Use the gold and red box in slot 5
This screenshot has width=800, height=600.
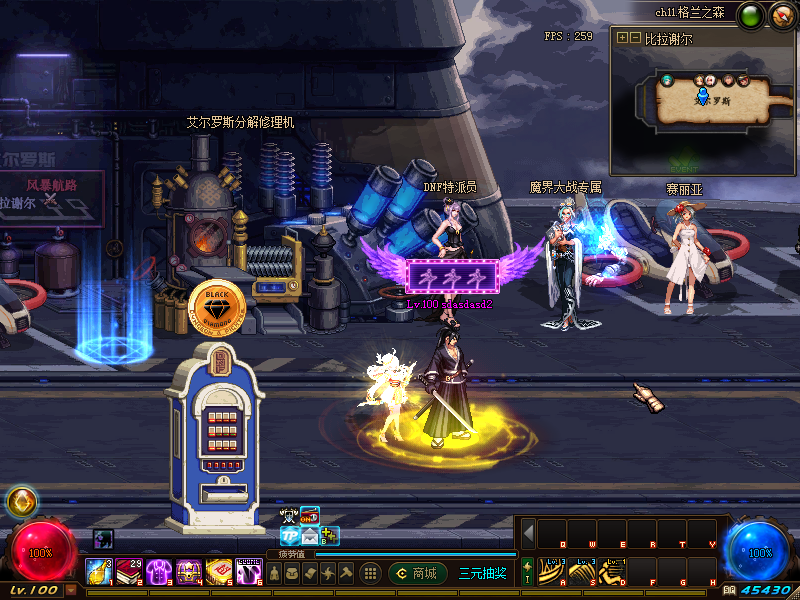218,571
